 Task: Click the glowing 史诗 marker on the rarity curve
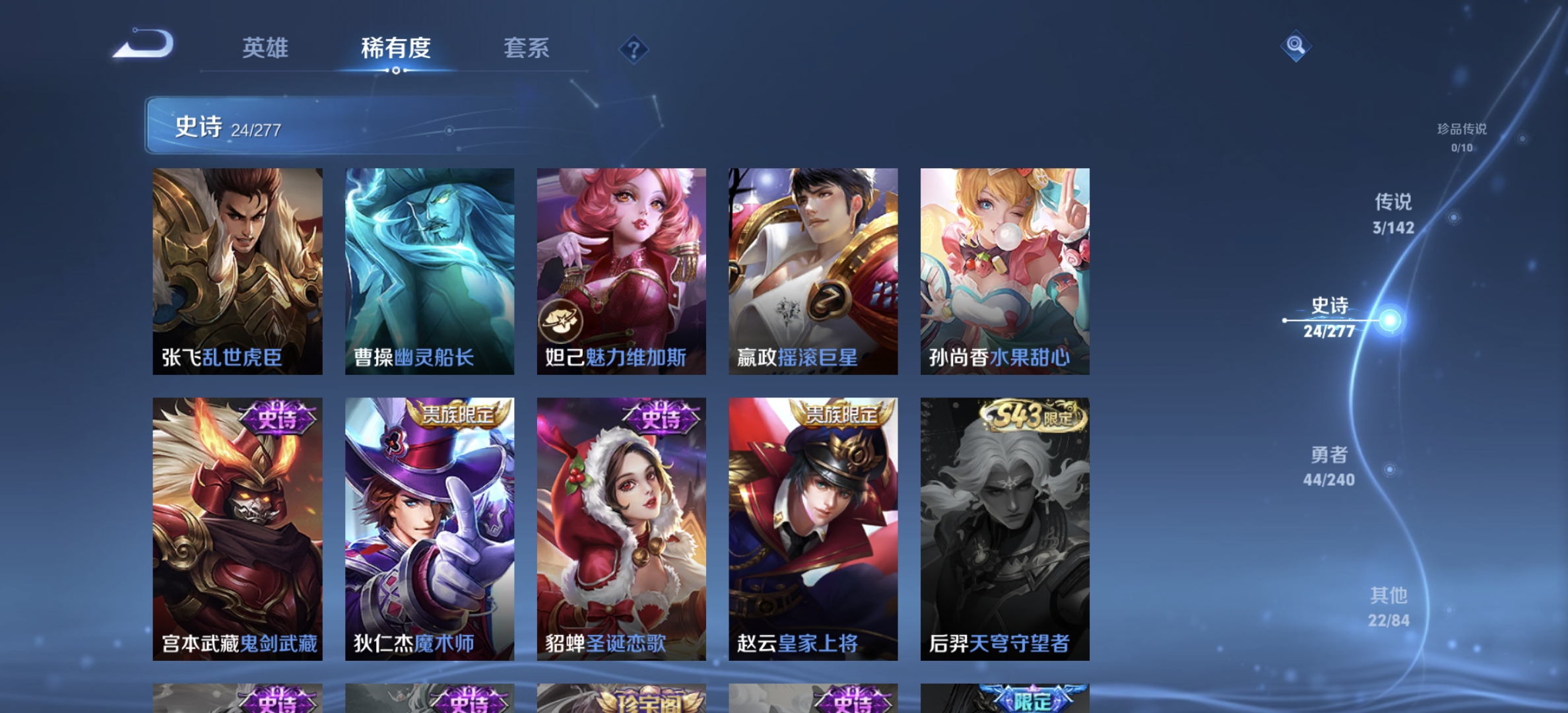[x=1390, y=320]
